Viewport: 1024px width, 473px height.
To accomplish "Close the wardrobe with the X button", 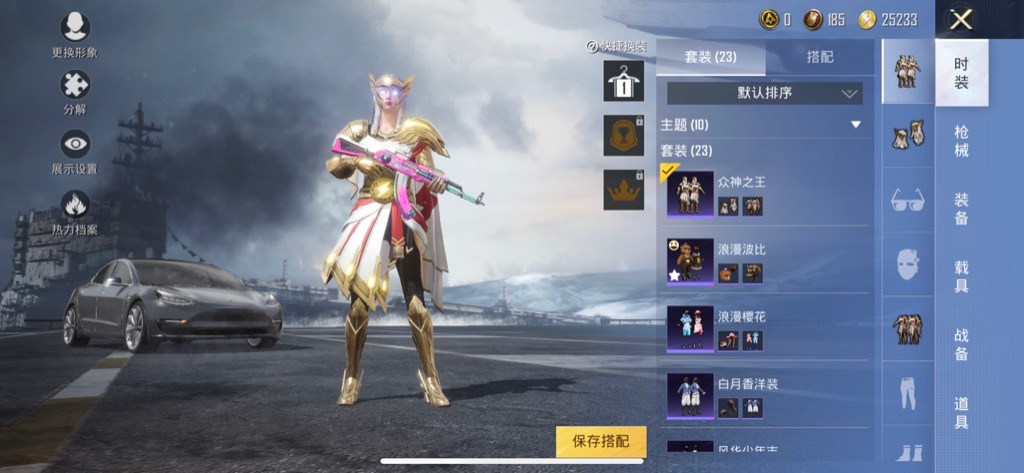I will coord(961,19).
